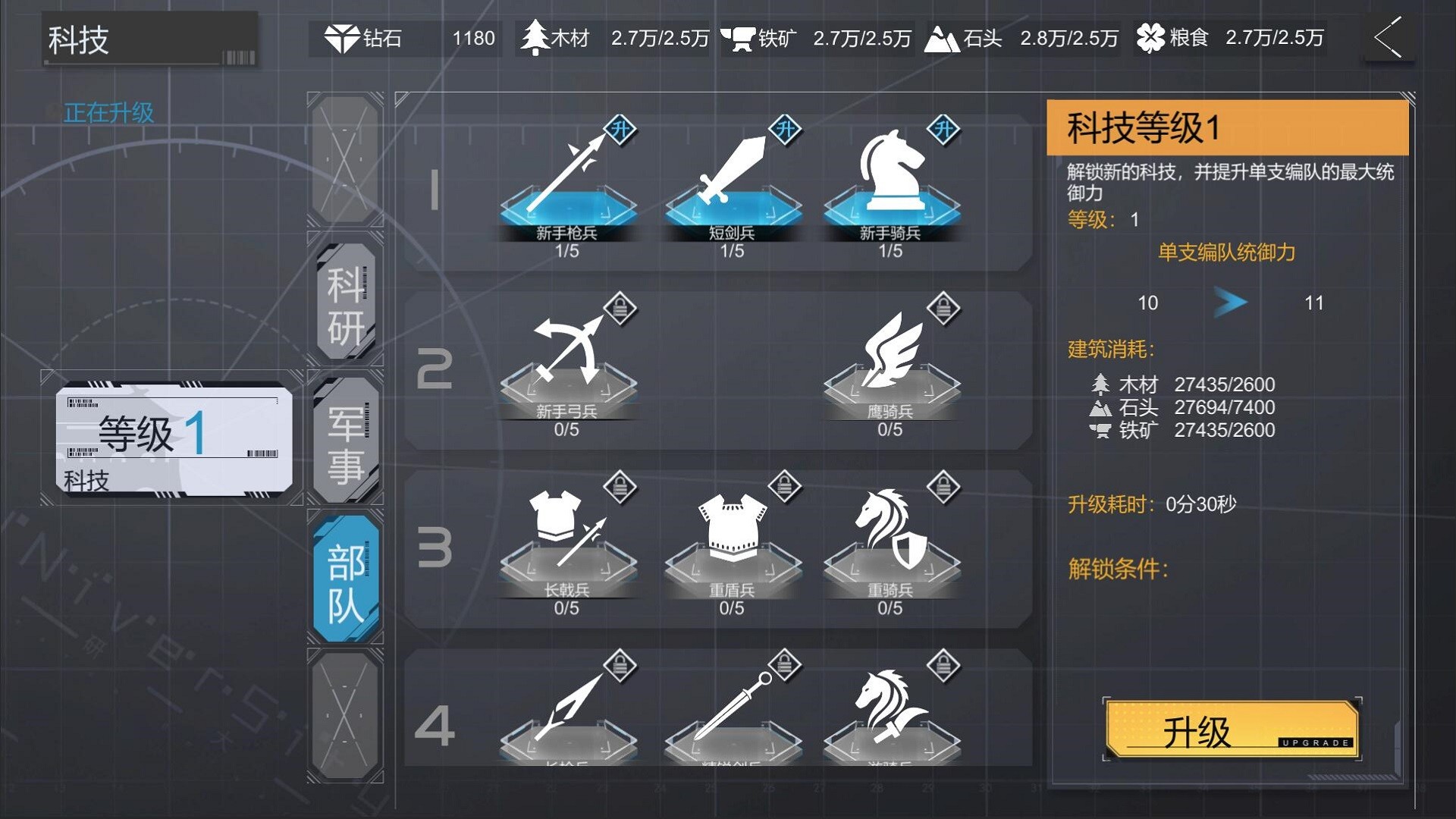Click the 新手弓兵 bow and arrow icon
The image size is (1456, 819).
567,356
